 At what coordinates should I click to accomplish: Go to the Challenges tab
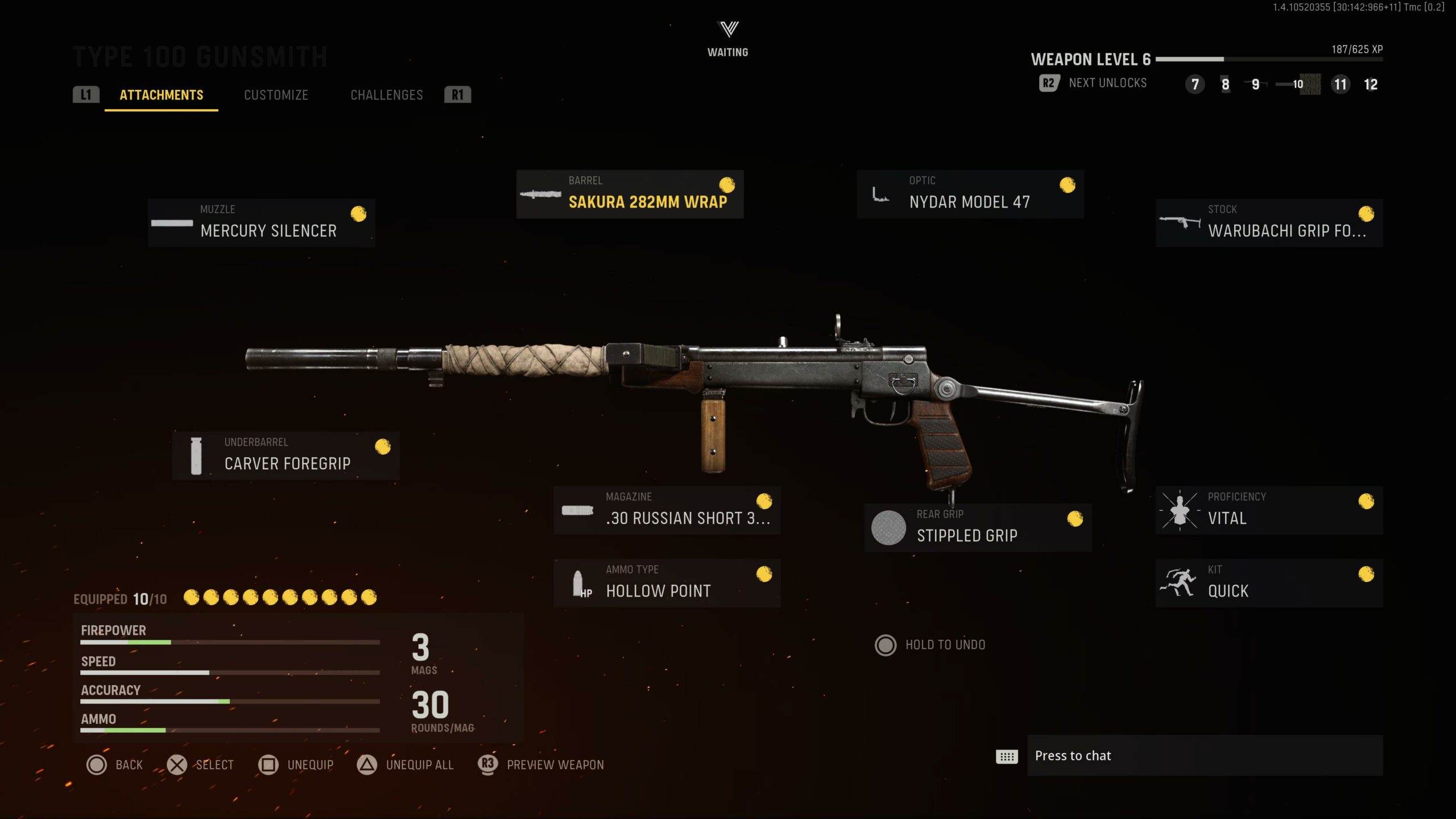click(x=387, y=95)
